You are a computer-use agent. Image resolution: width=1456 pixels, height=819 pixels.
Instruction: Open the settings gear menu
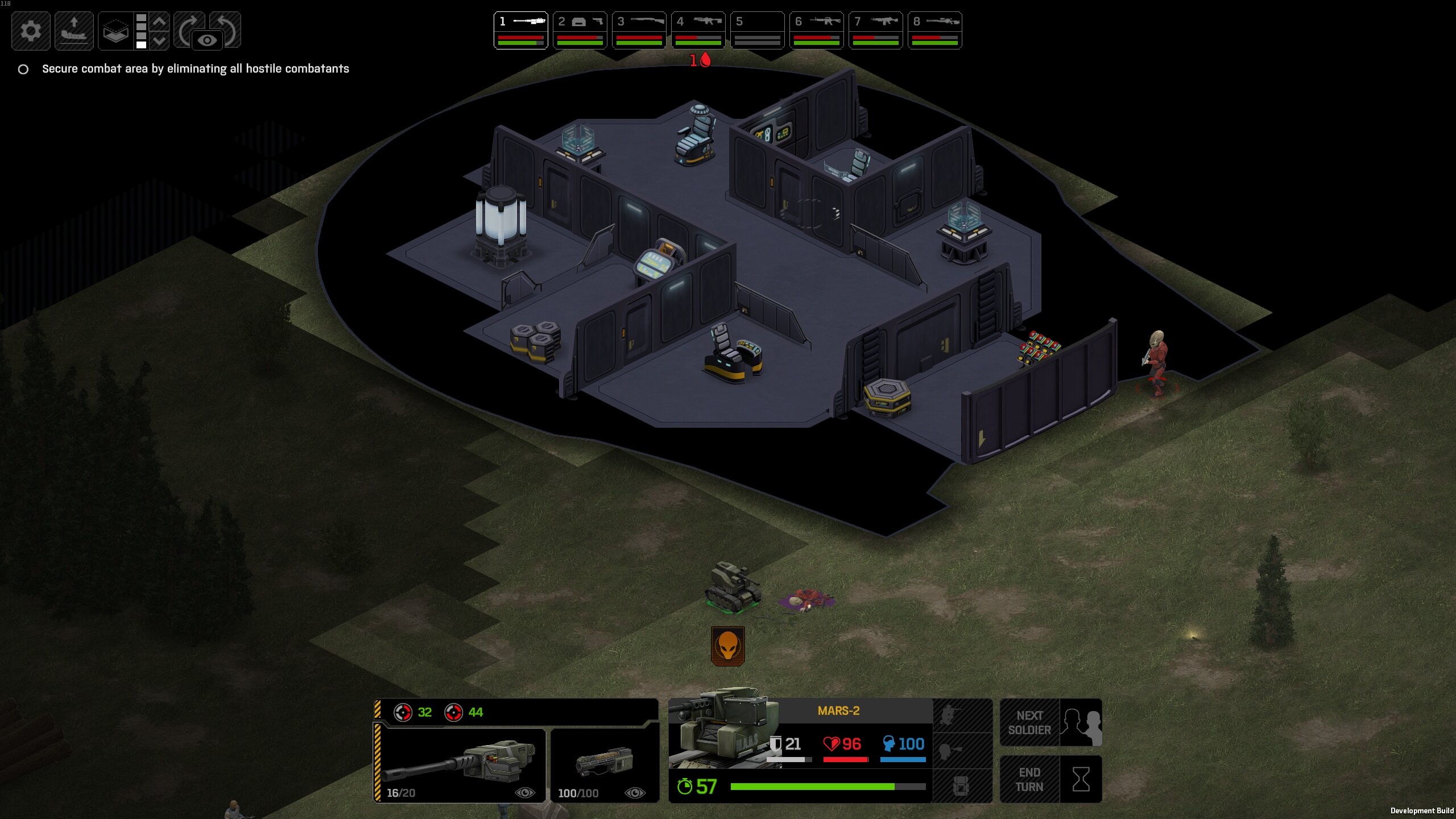[x=31, y=31]
